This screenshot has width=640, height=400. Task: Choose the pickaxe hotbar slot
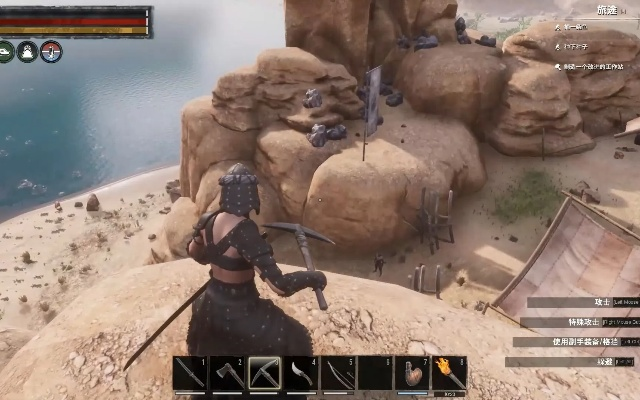tap(264, 373)
